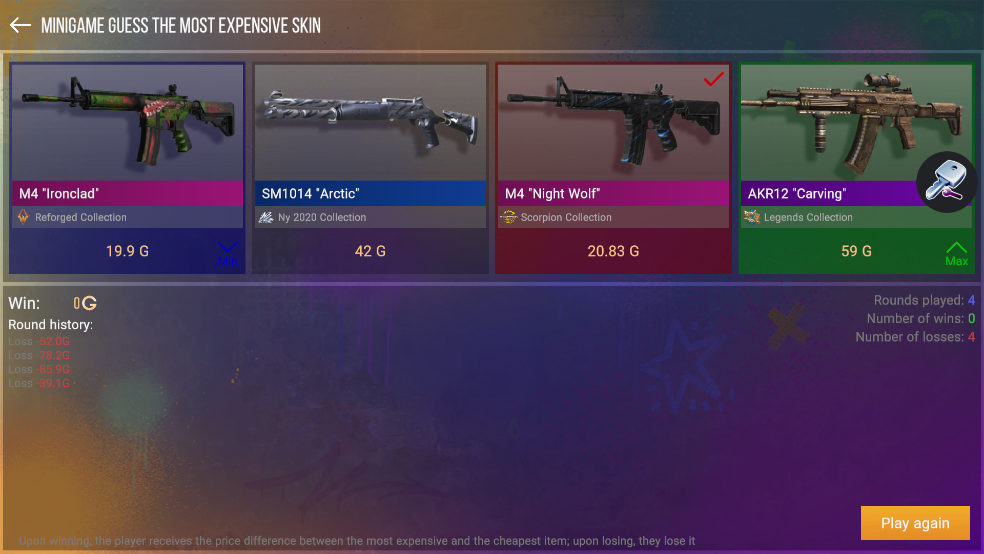
Task: Go back using the arrow button
Action: [20, 26]
